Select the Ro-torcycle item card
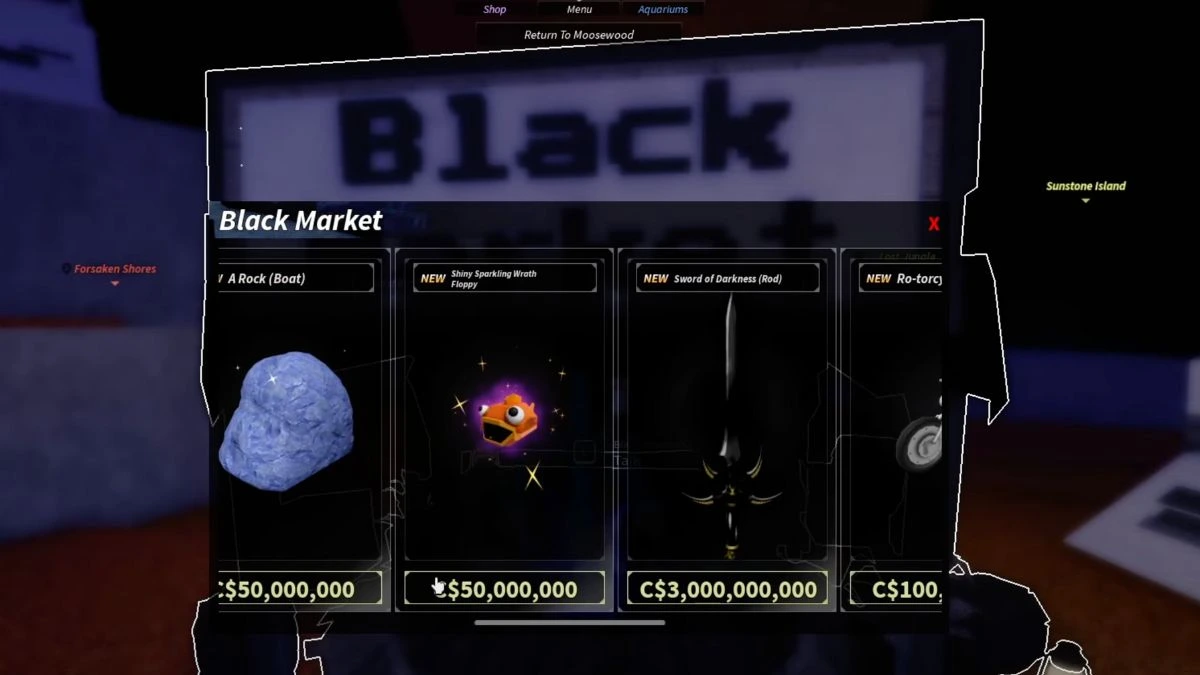 point(900,420)
